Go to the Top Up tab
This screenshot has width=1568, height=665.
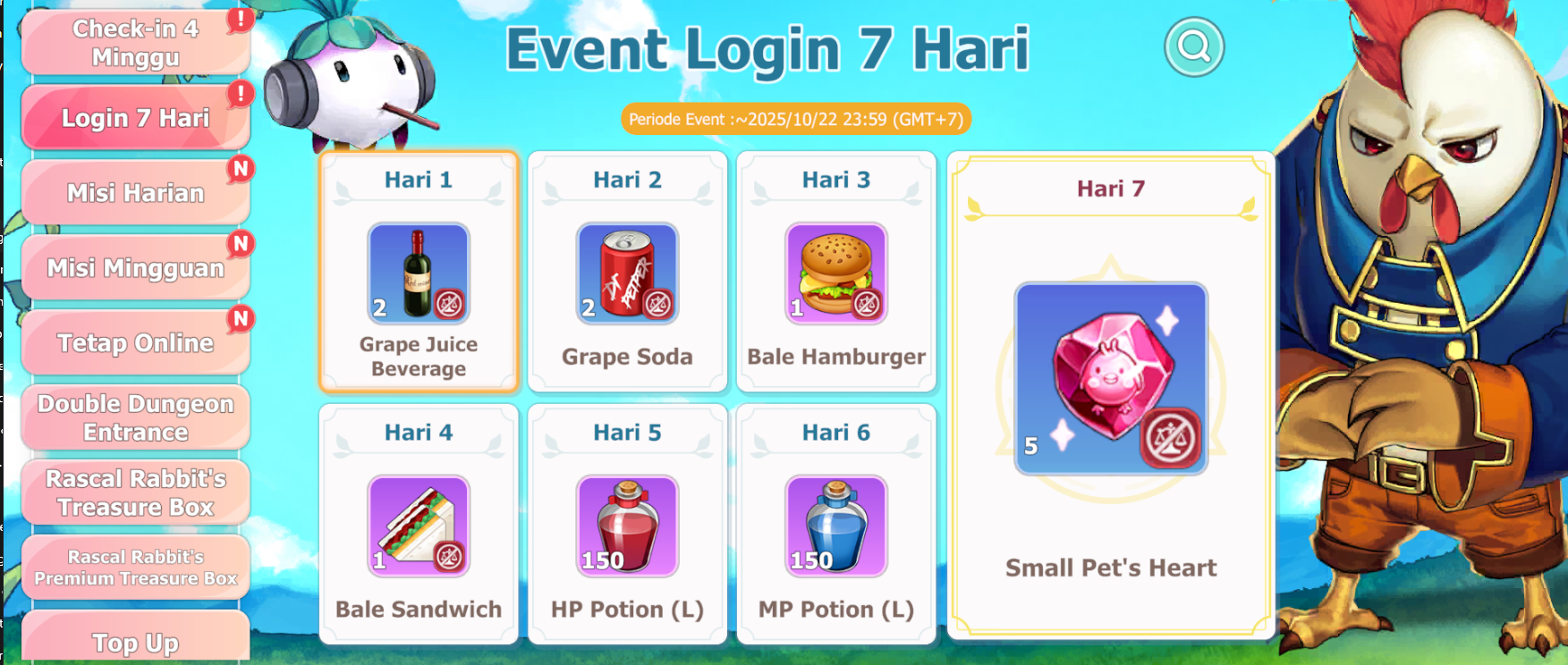point(135,639)
